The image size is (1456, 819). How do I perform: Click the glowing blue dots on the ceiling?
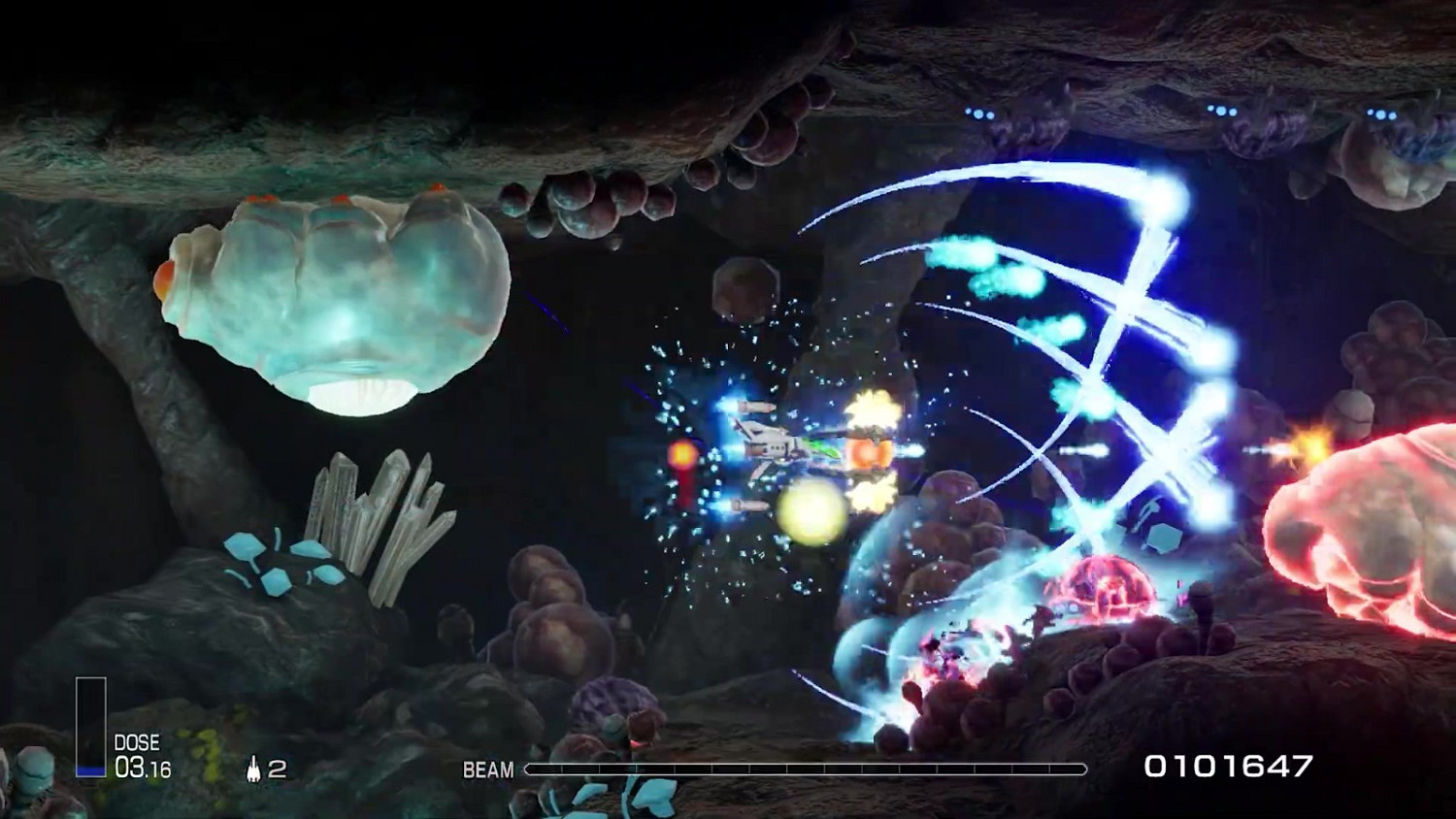coord(980,112)
